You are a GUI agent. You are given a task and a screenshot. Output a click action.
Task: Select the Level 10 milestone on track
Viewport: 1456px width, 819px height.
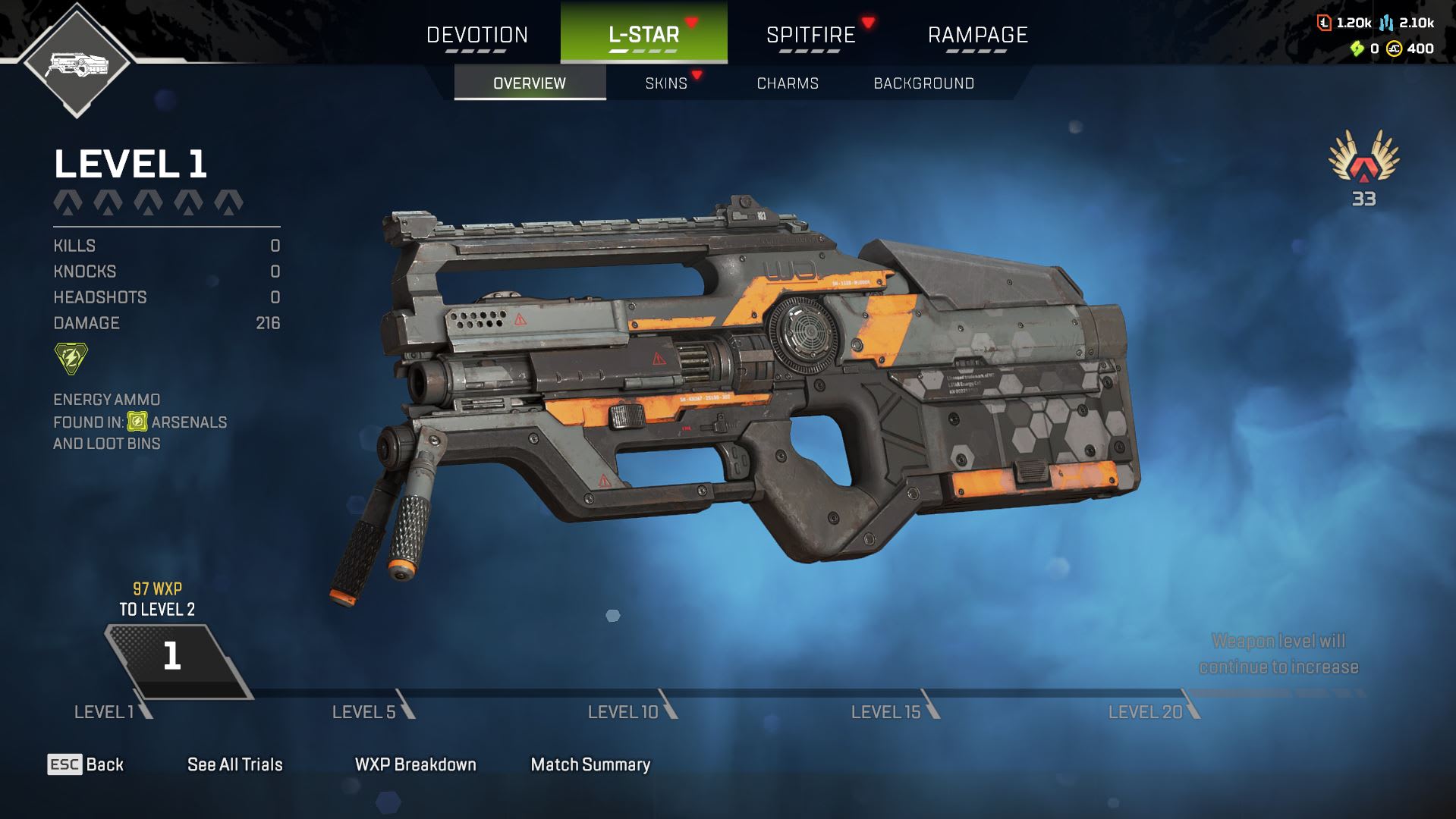[x=624, y=712]
